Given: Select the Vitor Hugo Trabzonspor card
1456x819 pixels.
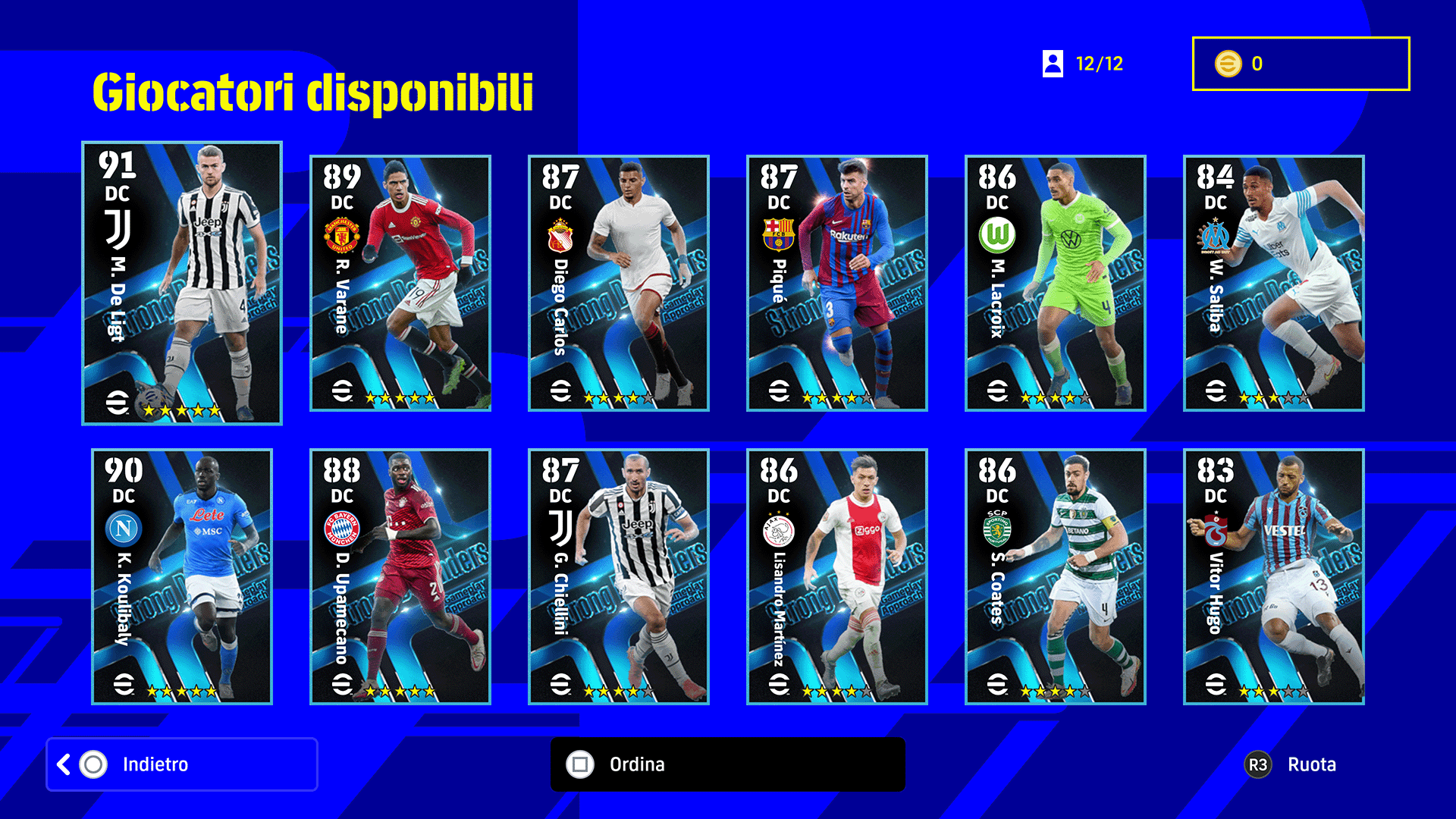Looking at the screenshot, I should point(1274,576).
